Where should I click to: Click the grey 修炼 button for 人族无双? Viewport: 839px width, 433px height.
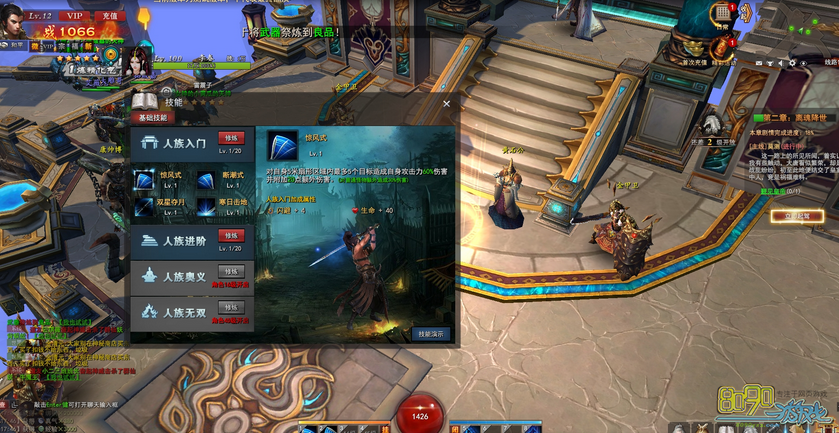point(231,307)
